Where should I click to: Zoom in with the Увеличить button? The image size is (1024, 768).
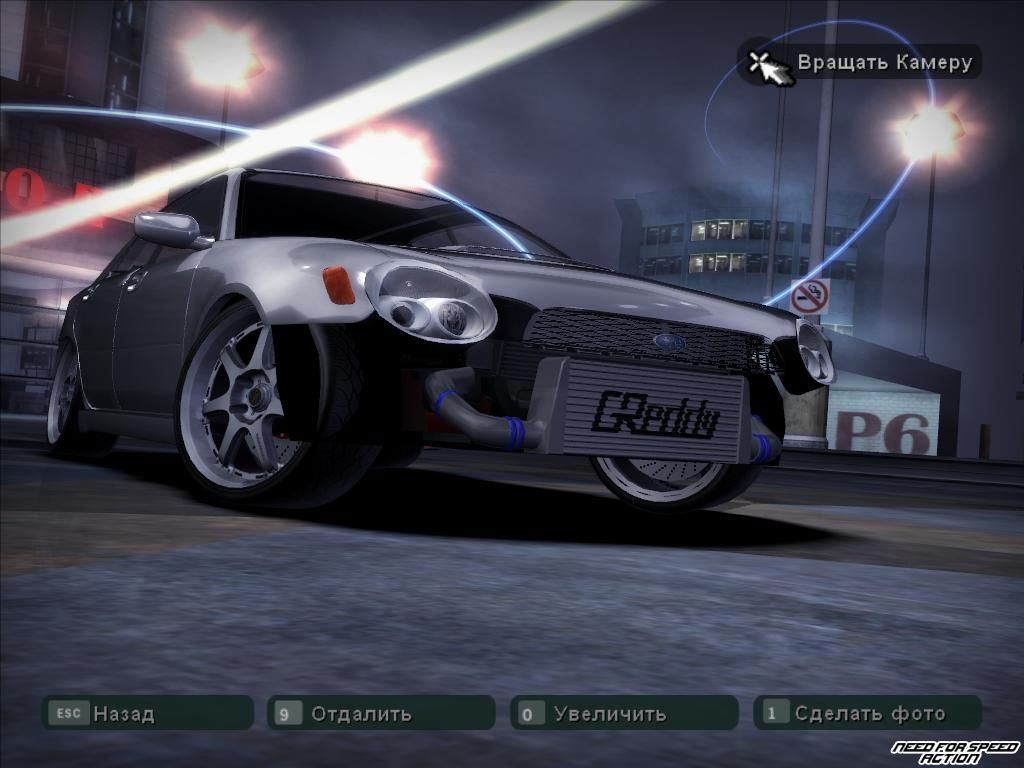[x=624, y=713]
